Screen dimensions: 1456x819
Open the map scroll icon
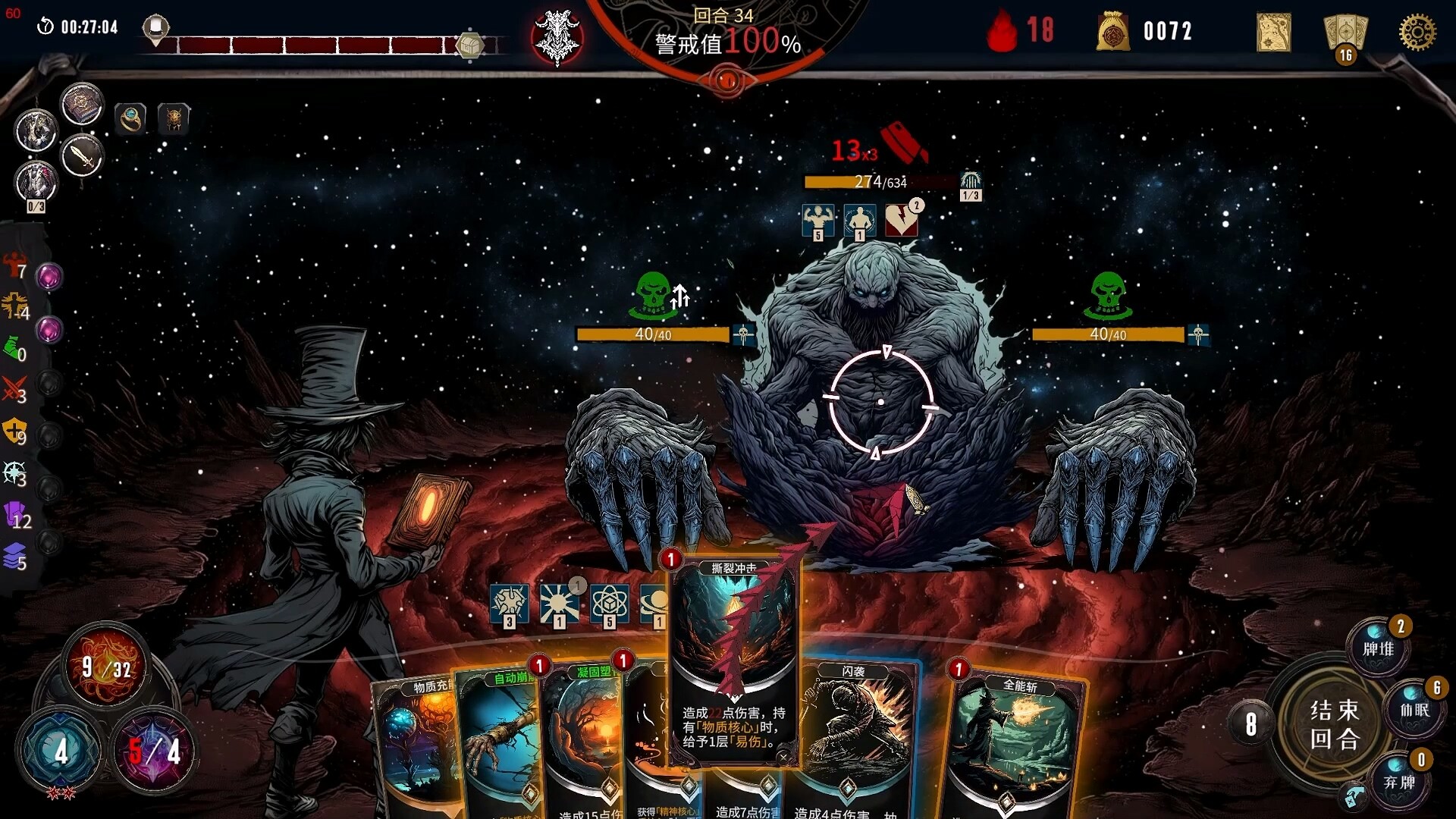[x=1273, y=33]
